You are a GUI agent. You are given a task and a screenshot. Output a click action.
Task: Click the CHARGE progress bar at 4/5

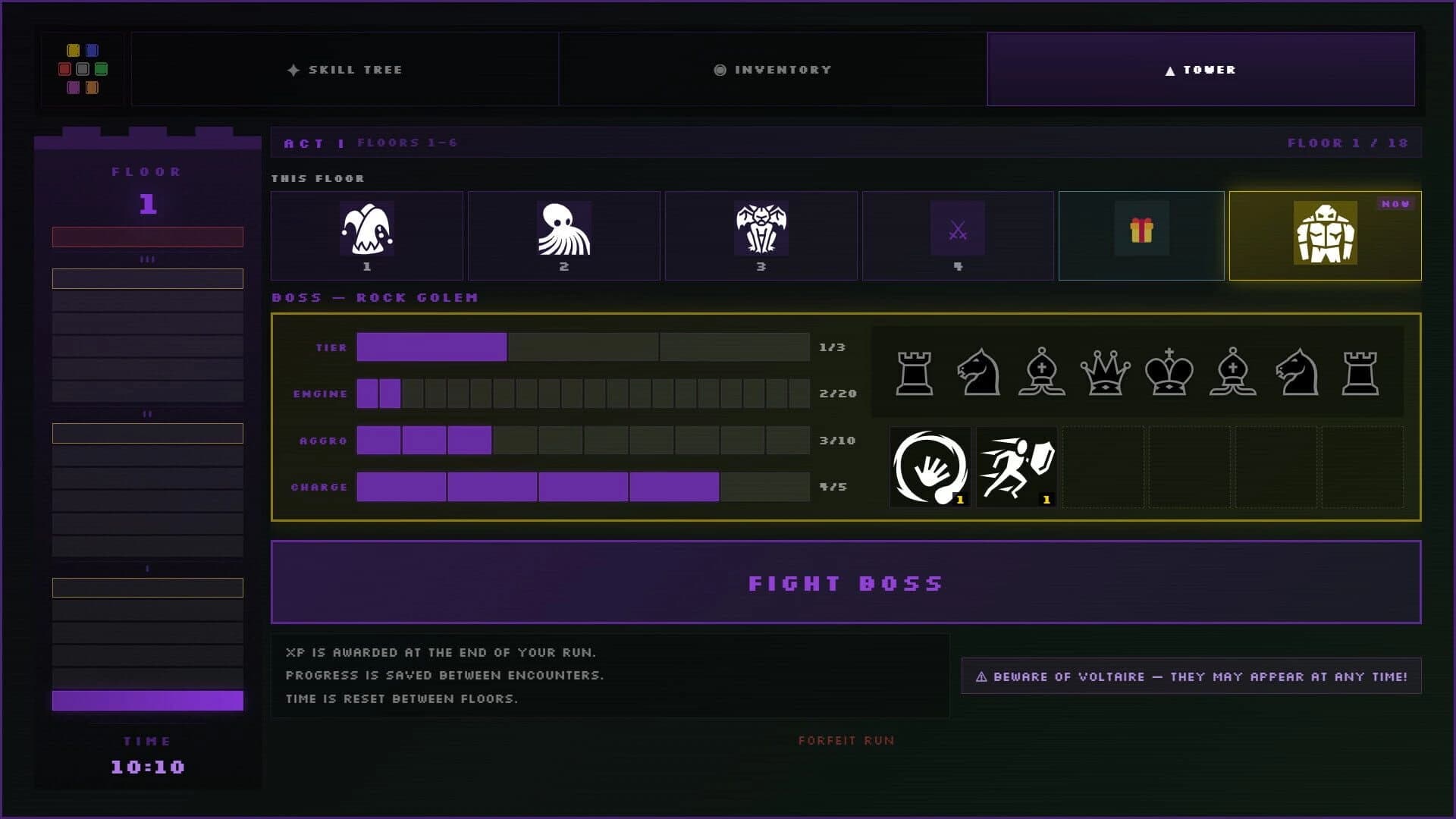(584, 487)
